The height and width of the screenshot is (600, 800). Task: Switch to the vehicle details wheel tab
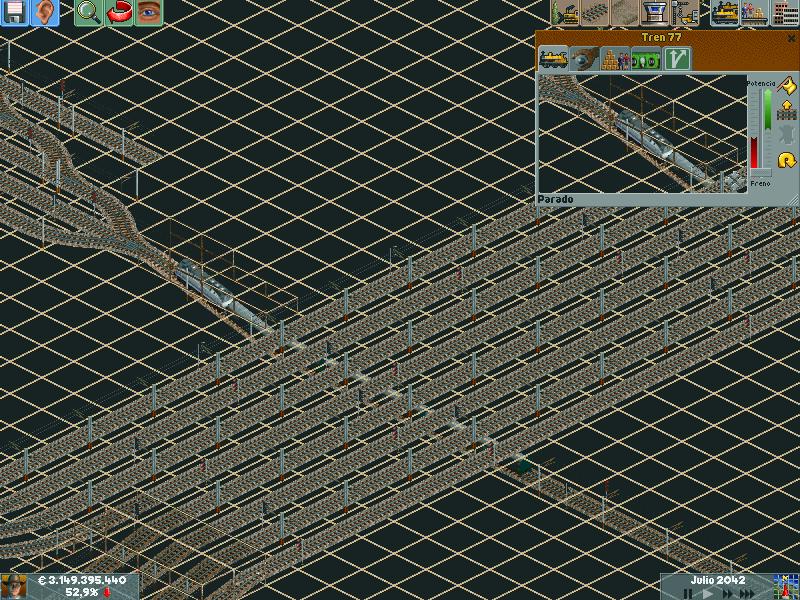coord(584,59)
